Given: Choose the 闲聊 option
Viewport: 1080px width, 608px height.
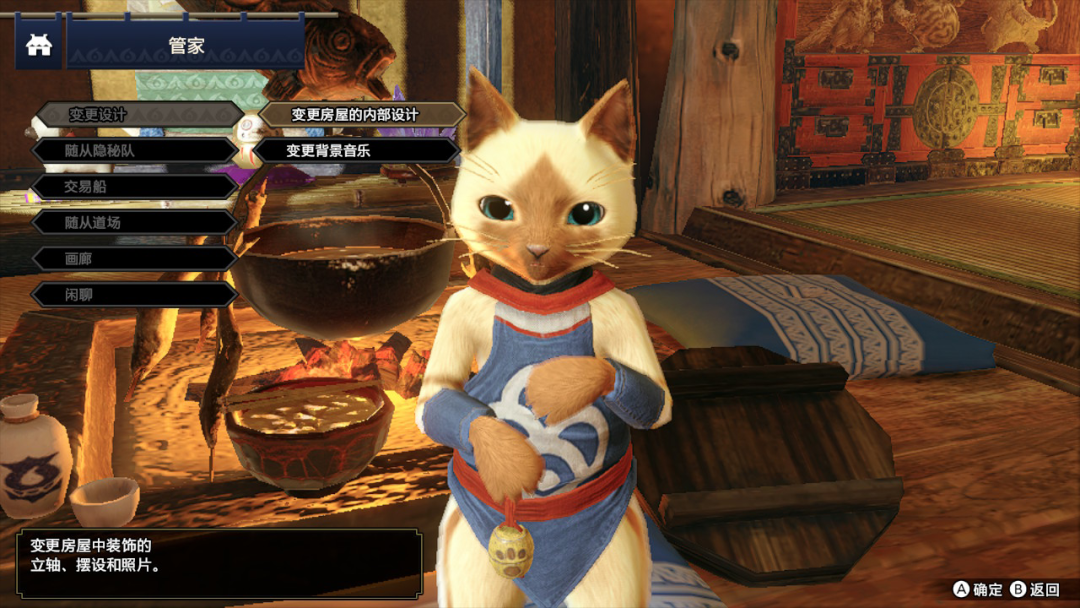Looking at the screenshot, I should (x=136, y=295).
